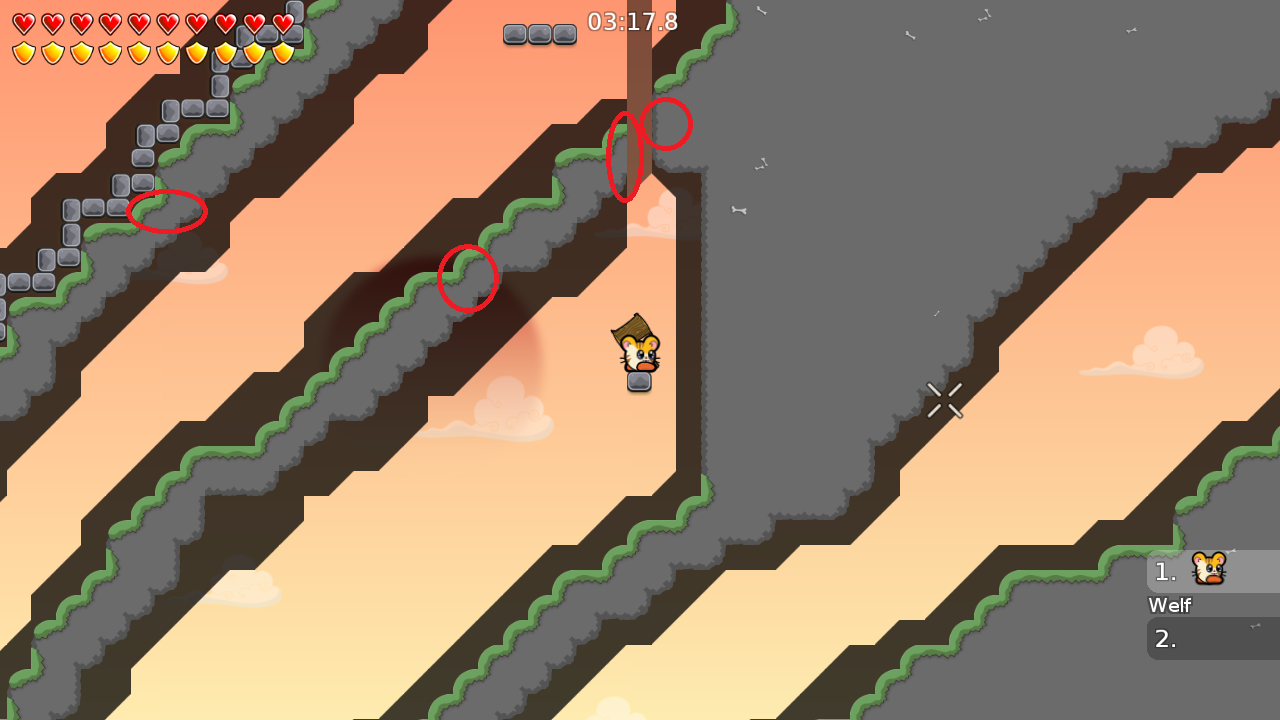Click the crosshair aiming reticle
The image size is (1280, 720).
[x=945, y=400]
